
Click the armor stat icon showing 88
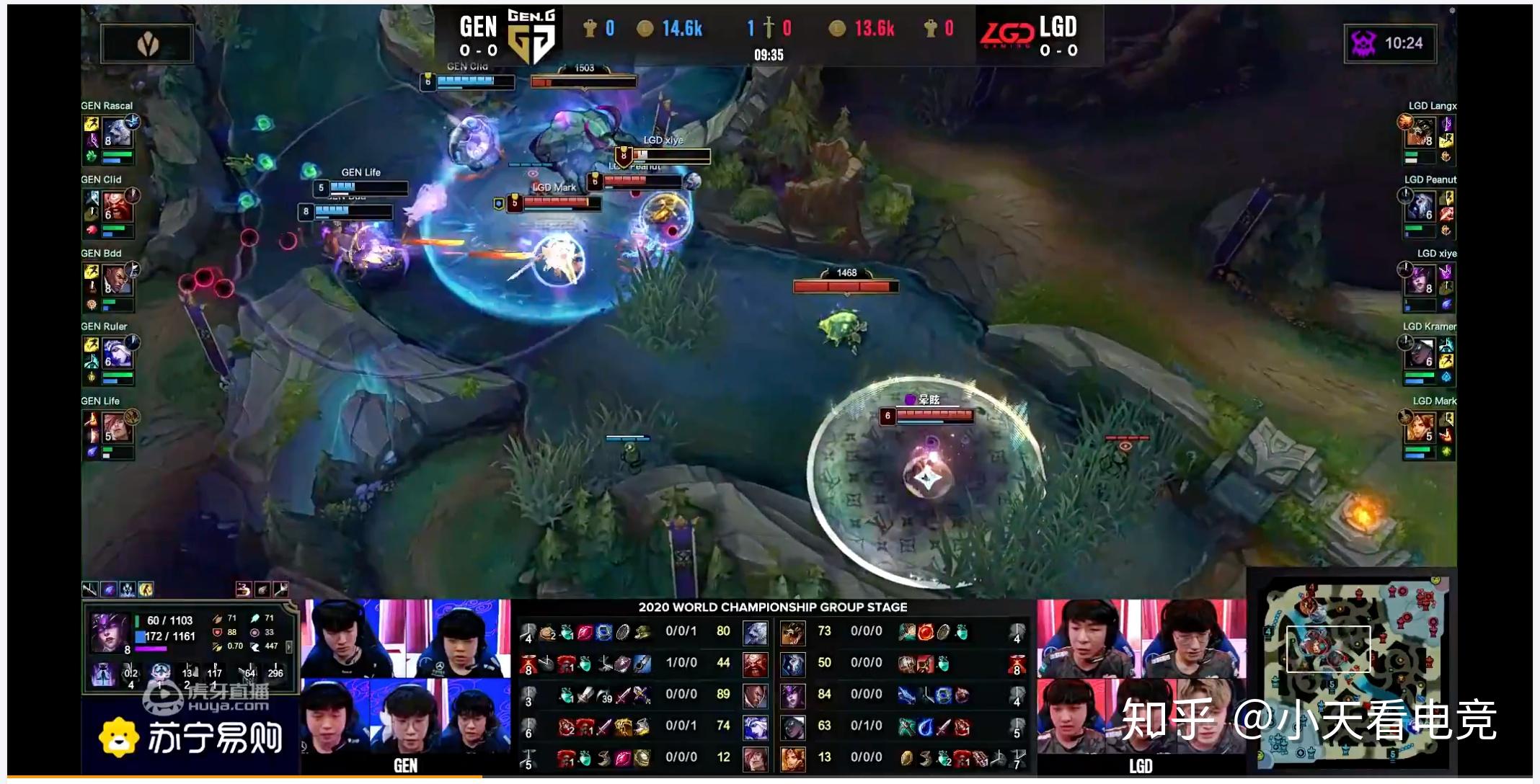217,632
